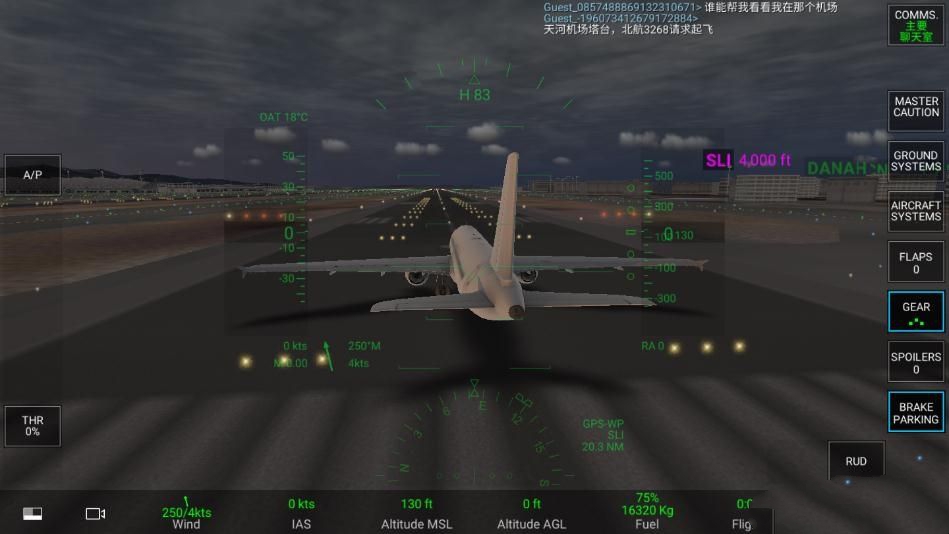949x534 pixels.
Task: Open the COMMS chat panel
Action: click(916, 26)
